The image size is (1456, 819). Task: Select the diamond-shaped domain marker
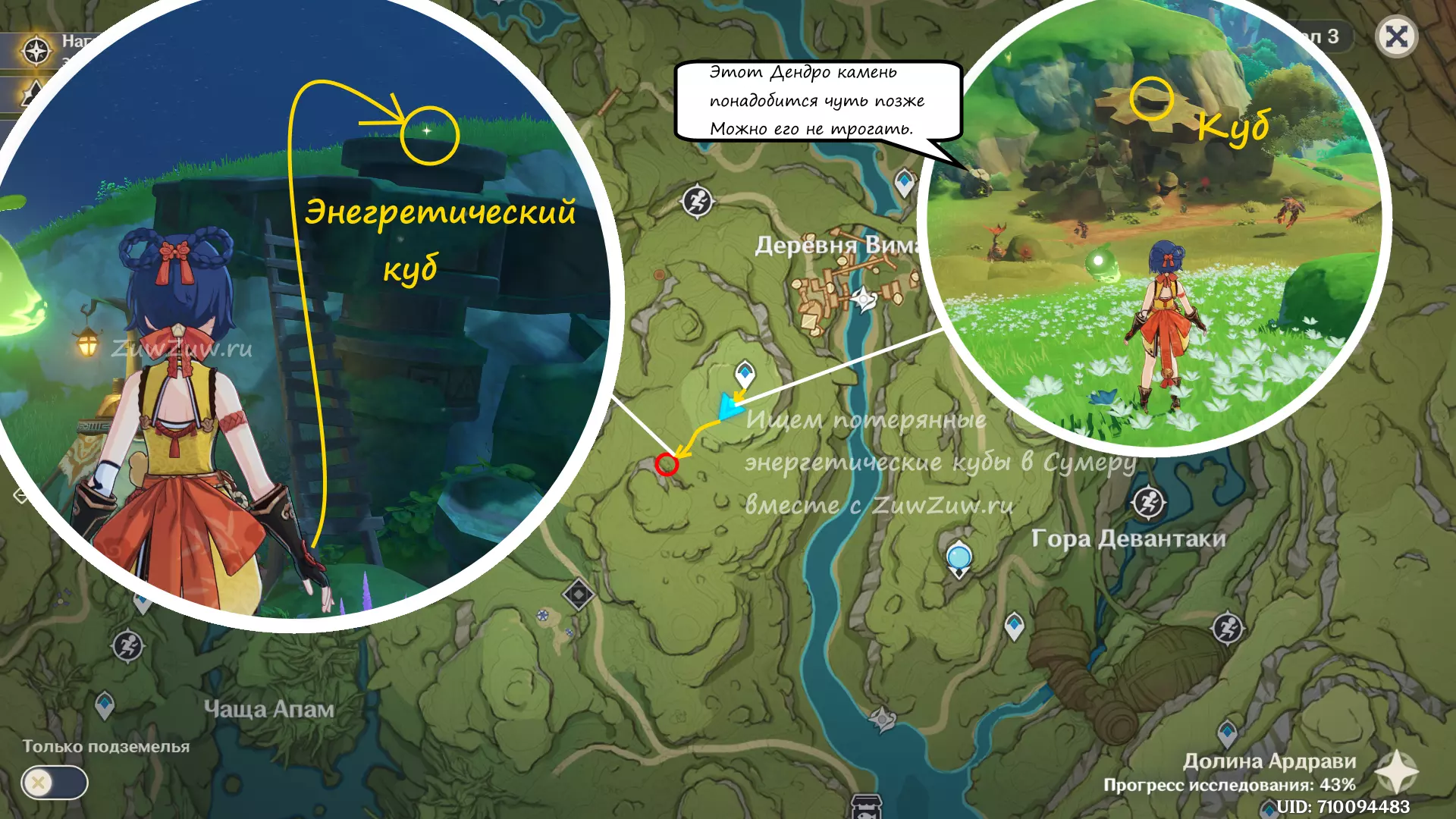coord(579,594)
